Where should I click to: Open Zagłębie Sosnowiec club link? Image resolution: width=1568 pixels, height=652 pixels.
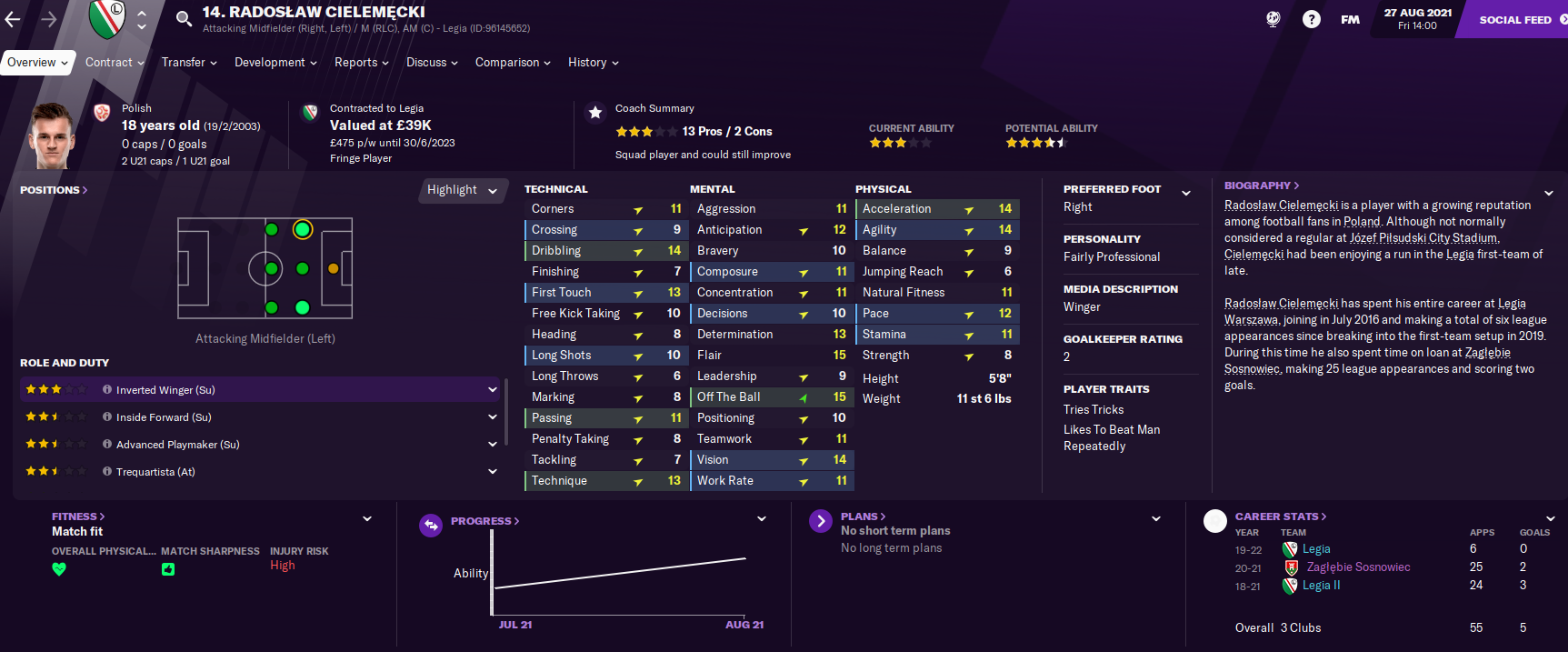[x=1358, y=567]
